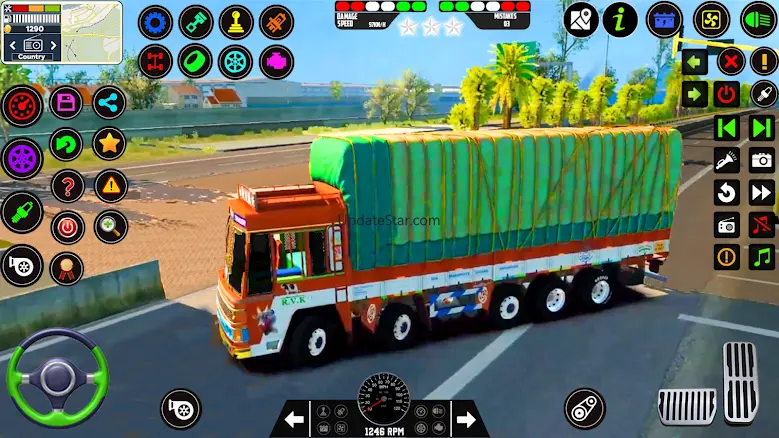
Task: Tap the green info button
Action: (620, 19)
